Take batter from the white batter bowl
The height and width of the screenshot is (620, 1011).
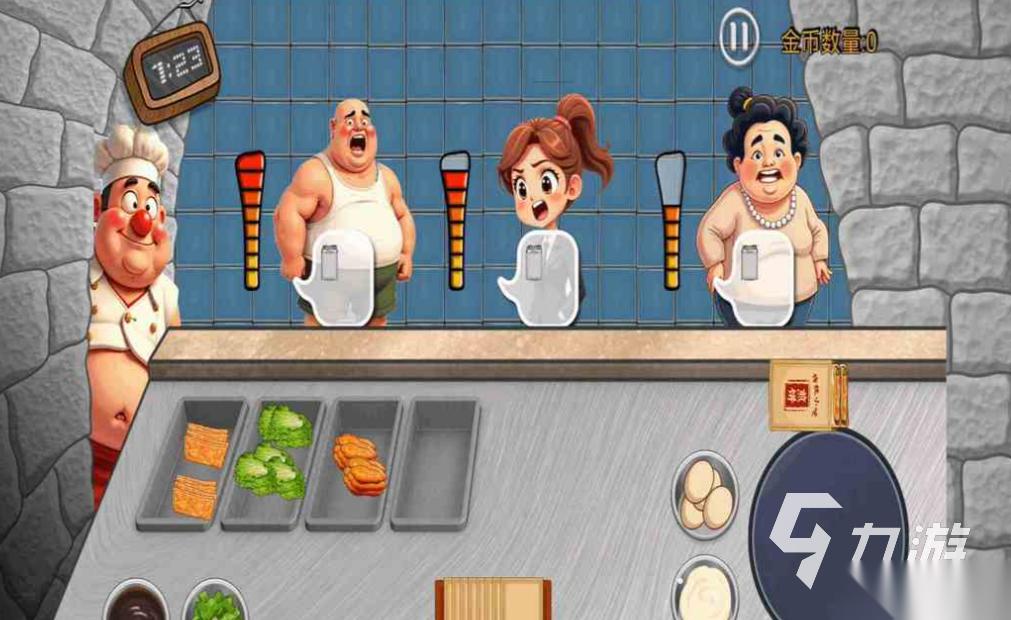[x=705, y=592]
